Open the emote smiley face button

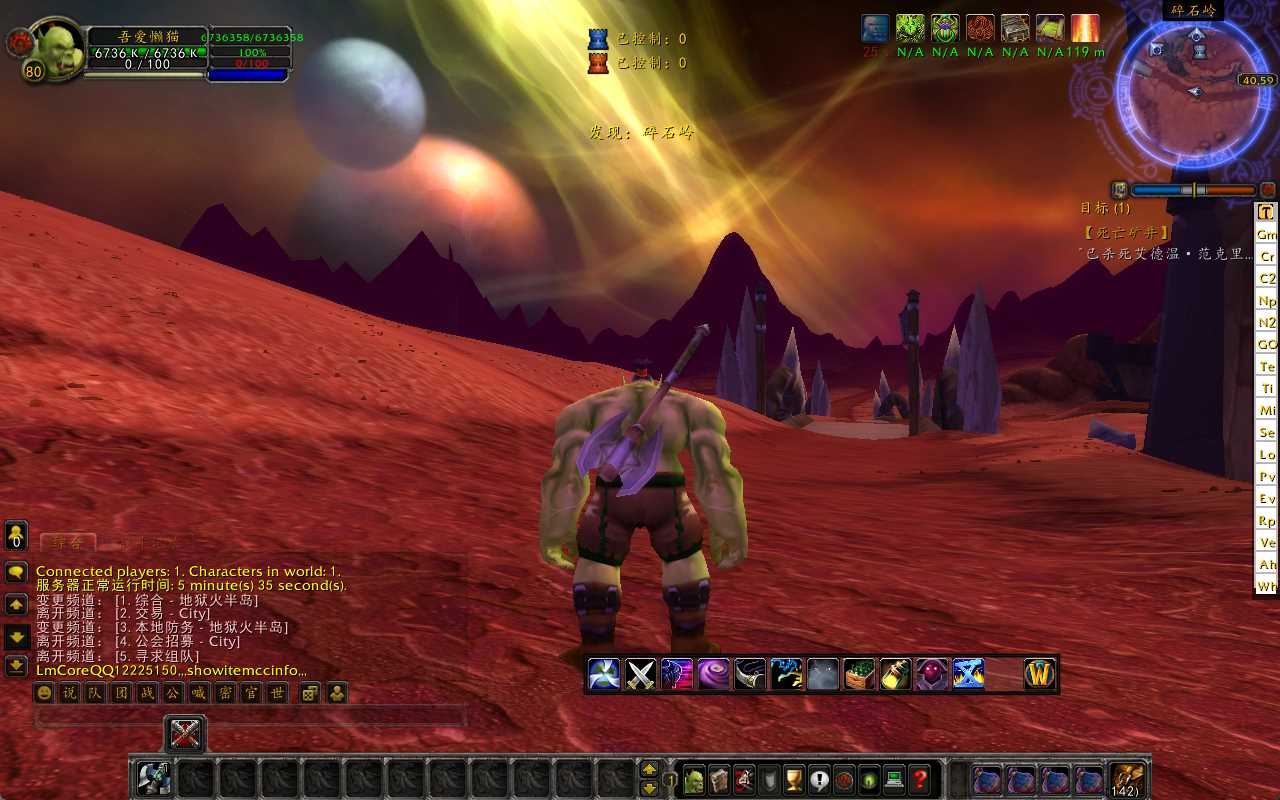[44, 693]
